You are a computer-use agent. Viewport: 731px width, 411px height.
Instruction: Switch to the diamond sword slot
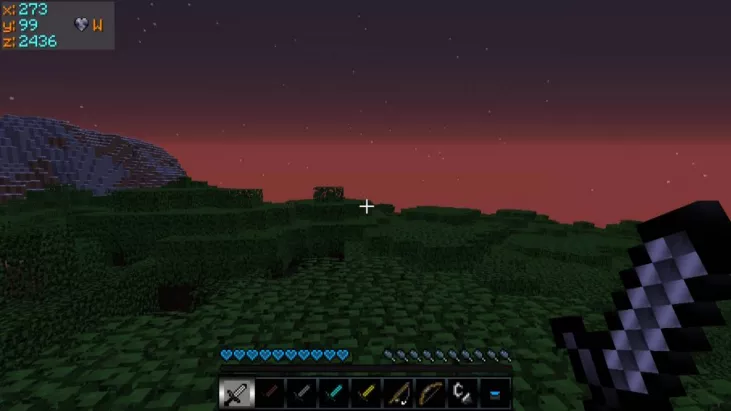pyautogui.click(x=333, y=393)
